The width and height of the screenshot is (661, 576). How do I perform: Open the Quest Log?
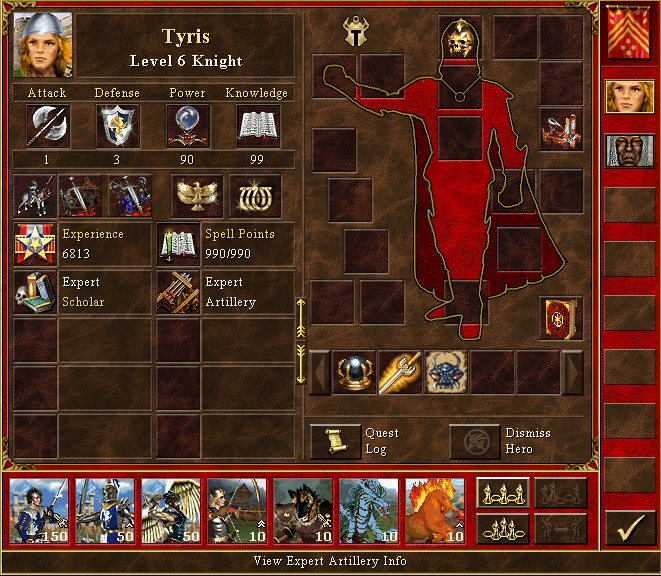(x=335, y=441)
